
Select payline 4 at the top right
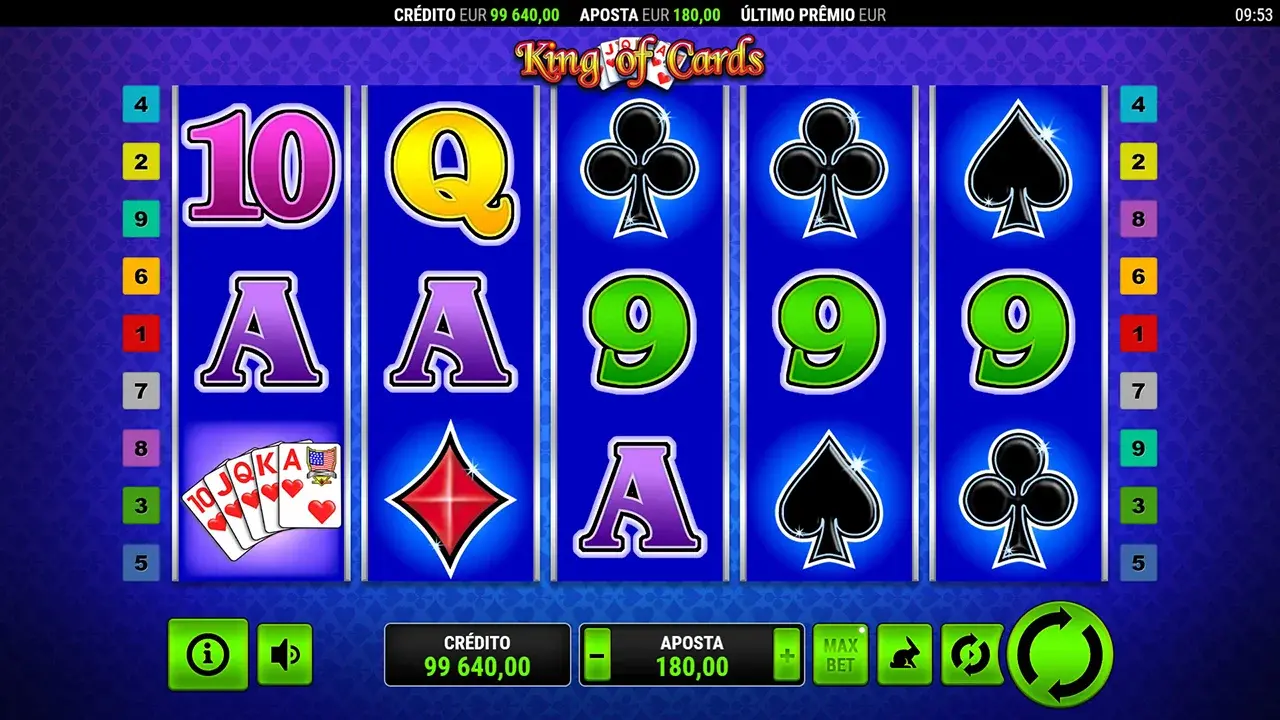pyautogui.click(x=1139, y=102)
